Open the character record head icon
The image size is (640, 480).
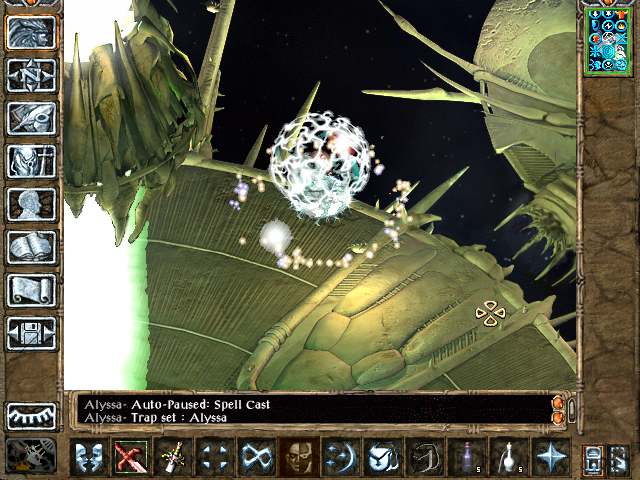coord(32,204)
